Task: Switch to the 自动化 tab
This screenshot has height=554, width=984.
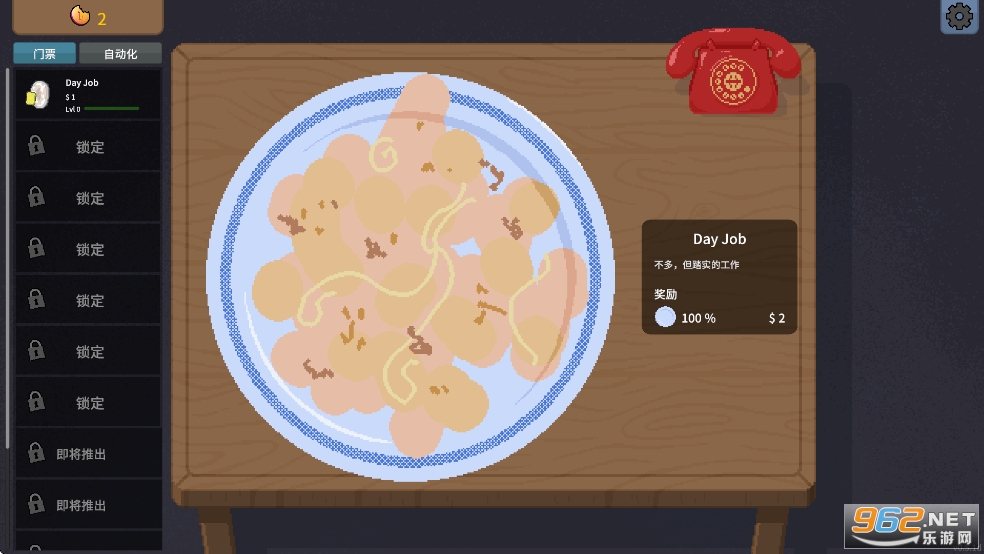Action: pyautogui.click(x=120, y=54)
